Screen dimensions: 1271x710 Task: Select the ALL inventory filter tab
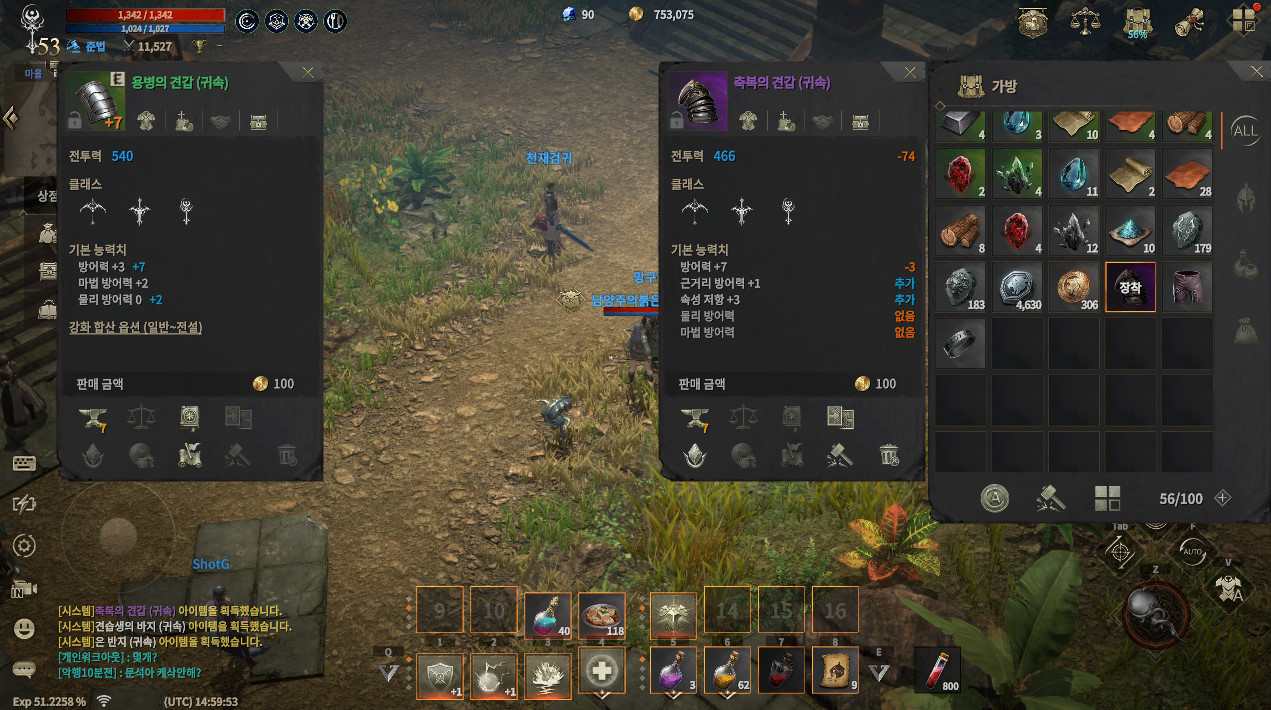click(x=1245, y=130)
